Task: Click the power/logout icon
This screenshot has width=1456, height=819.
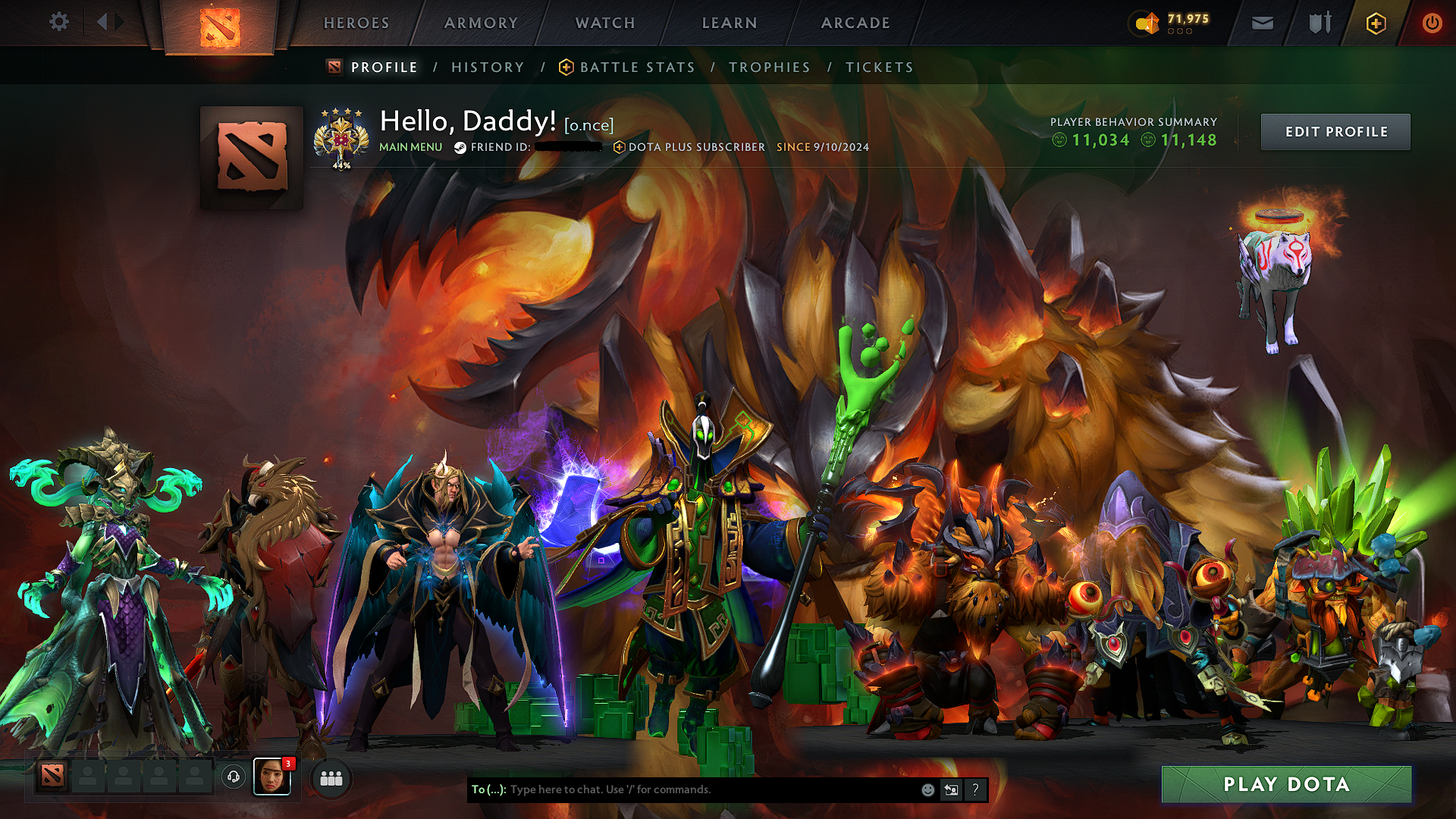Action: 1432,23
